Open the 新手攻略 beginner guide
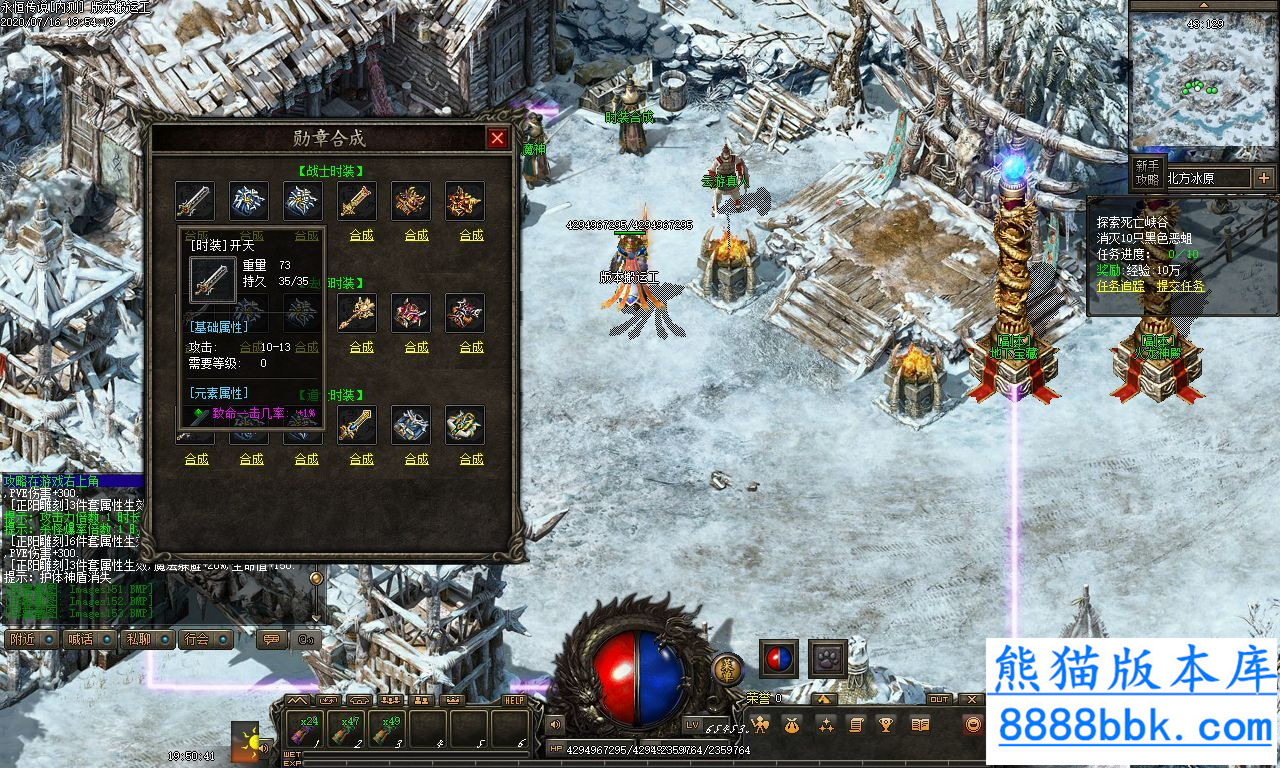 tap(1147, 172)
